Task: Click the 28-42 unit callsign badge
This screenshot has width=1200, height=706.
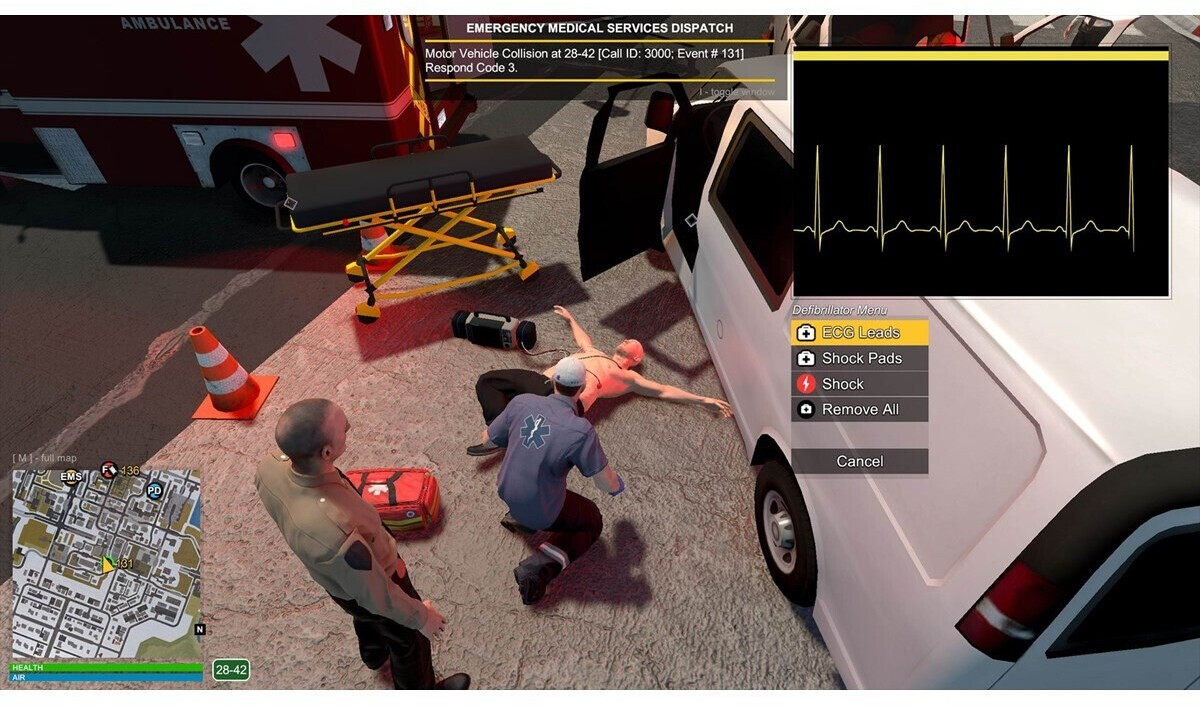Action: (x=231, y=670)
